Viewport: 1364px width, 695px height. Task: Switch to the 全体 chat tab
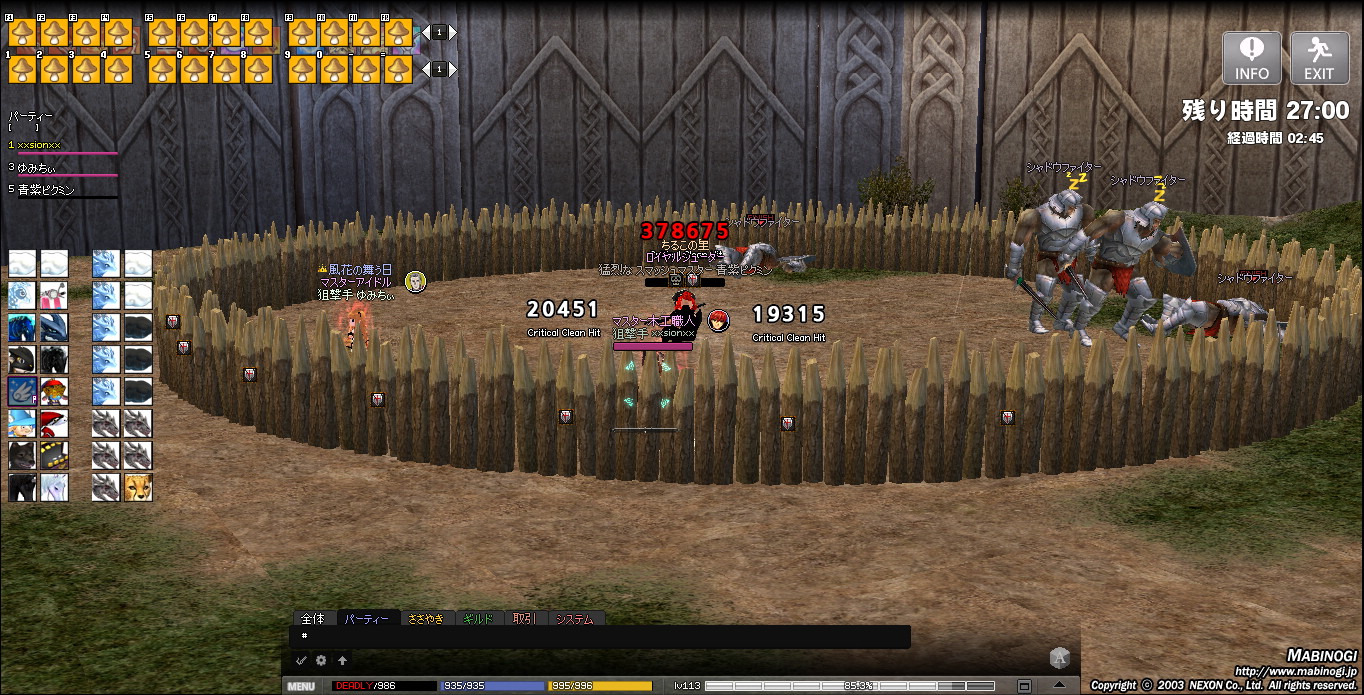coord(313,619)
